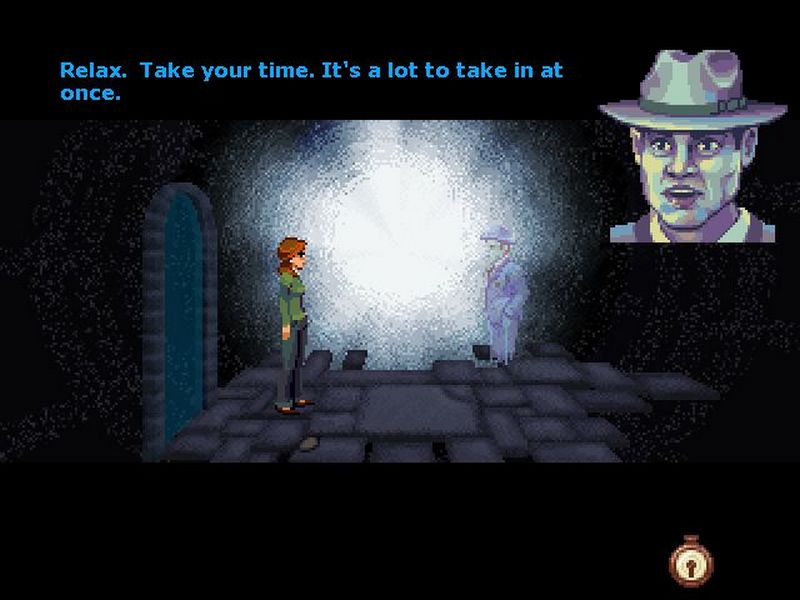
Task: Click the round keyhole medallion icon
Action: click(x=691, y=565)
